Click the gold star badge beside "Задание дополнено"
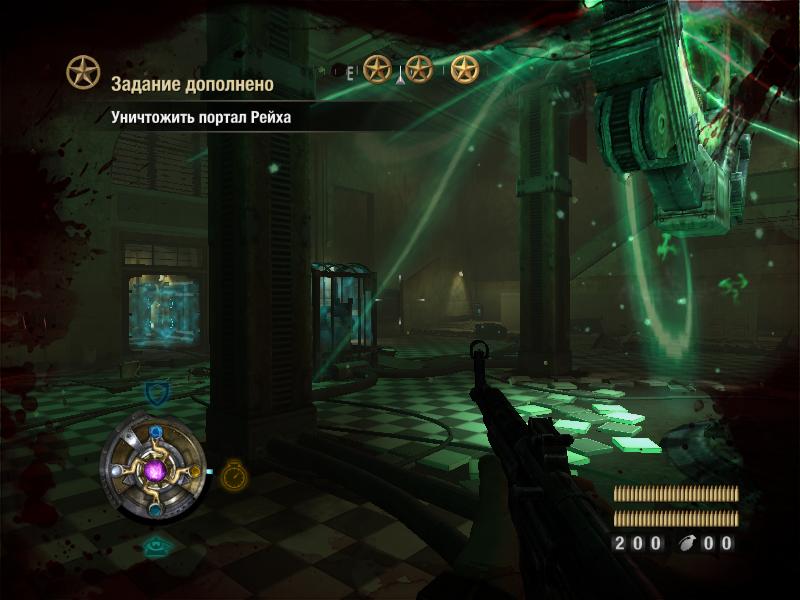 pos(83,72)
